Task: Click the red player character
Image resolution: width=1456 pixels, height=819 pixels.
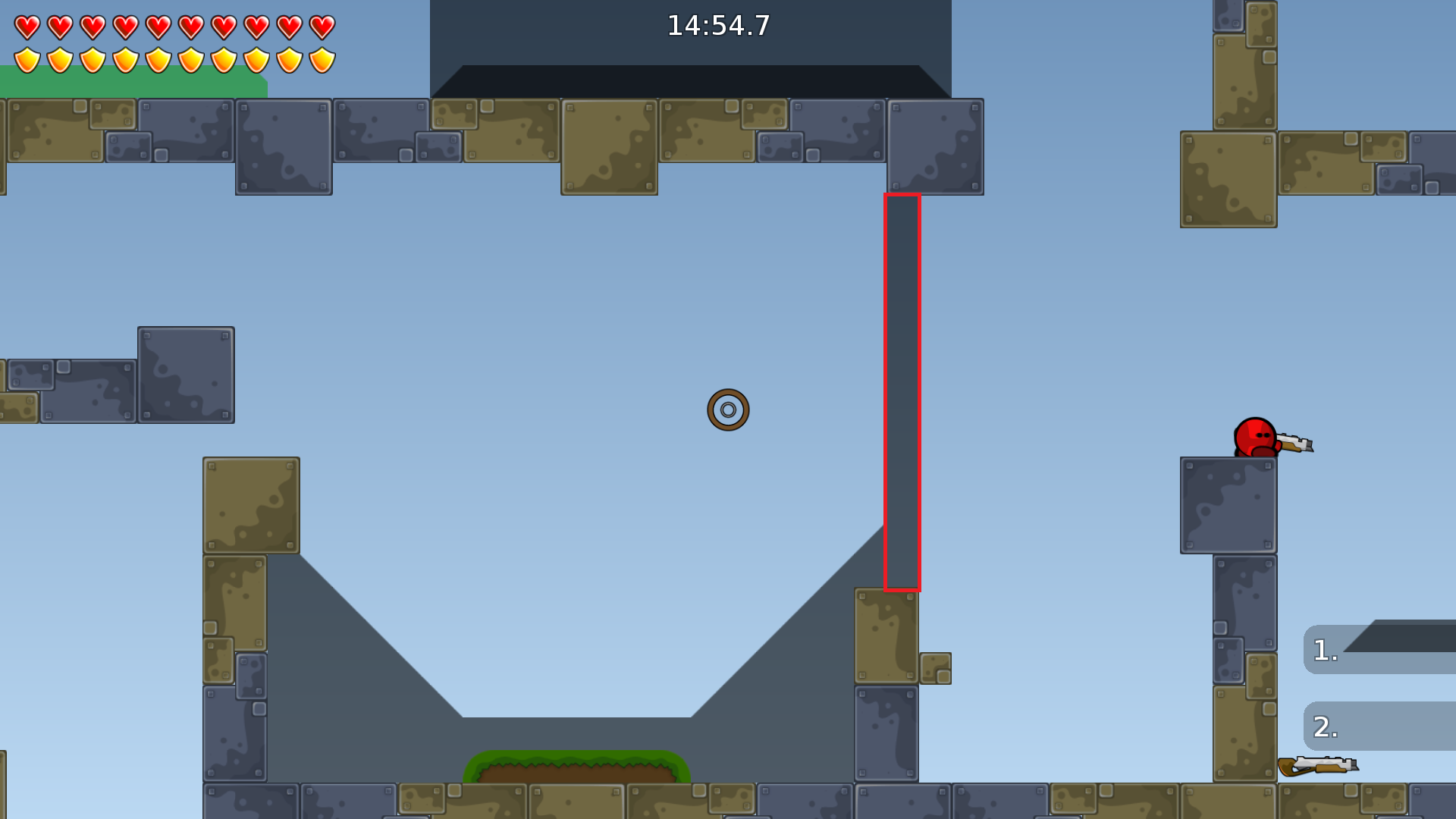Action: [1255, 436]
